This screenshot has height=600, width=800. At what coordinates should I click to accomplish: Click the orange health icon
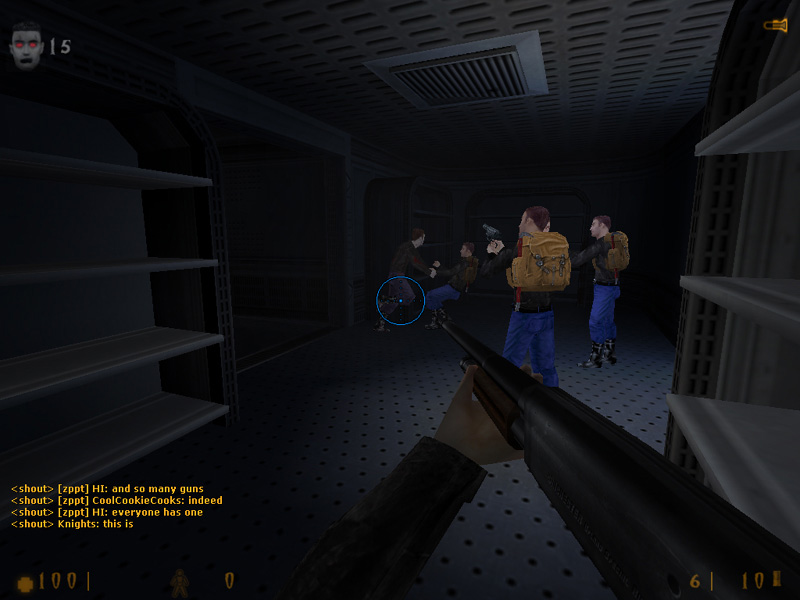pyautogui.click(x=25, y=582)
